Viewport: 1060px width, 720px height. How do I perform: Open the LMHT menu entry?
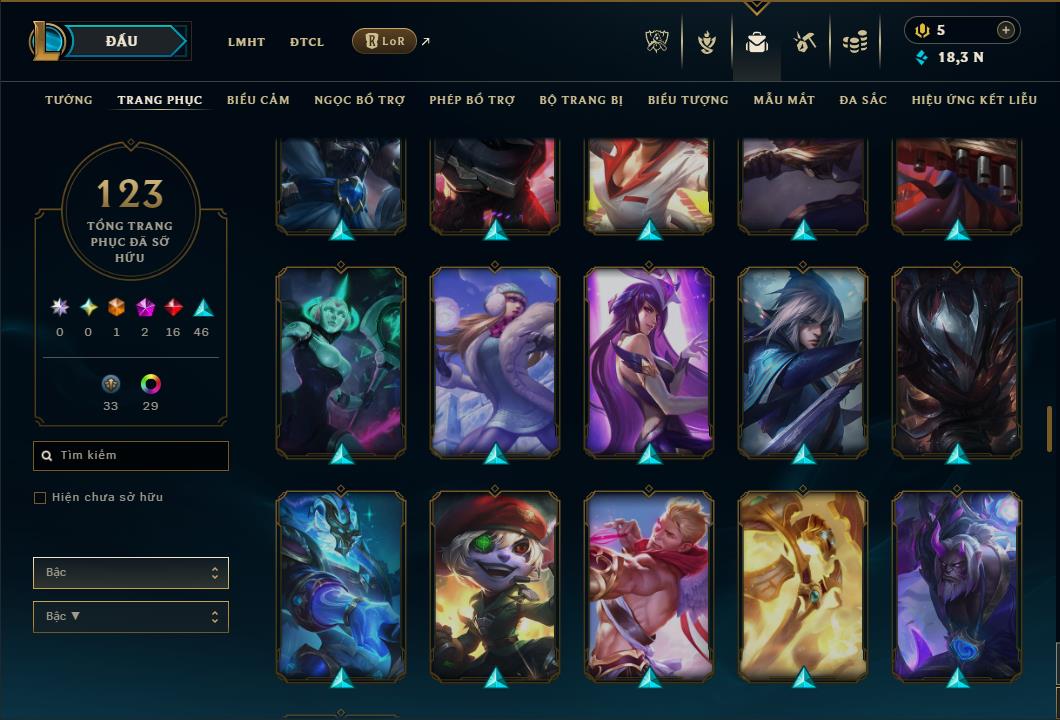click(x=246, y=42)
